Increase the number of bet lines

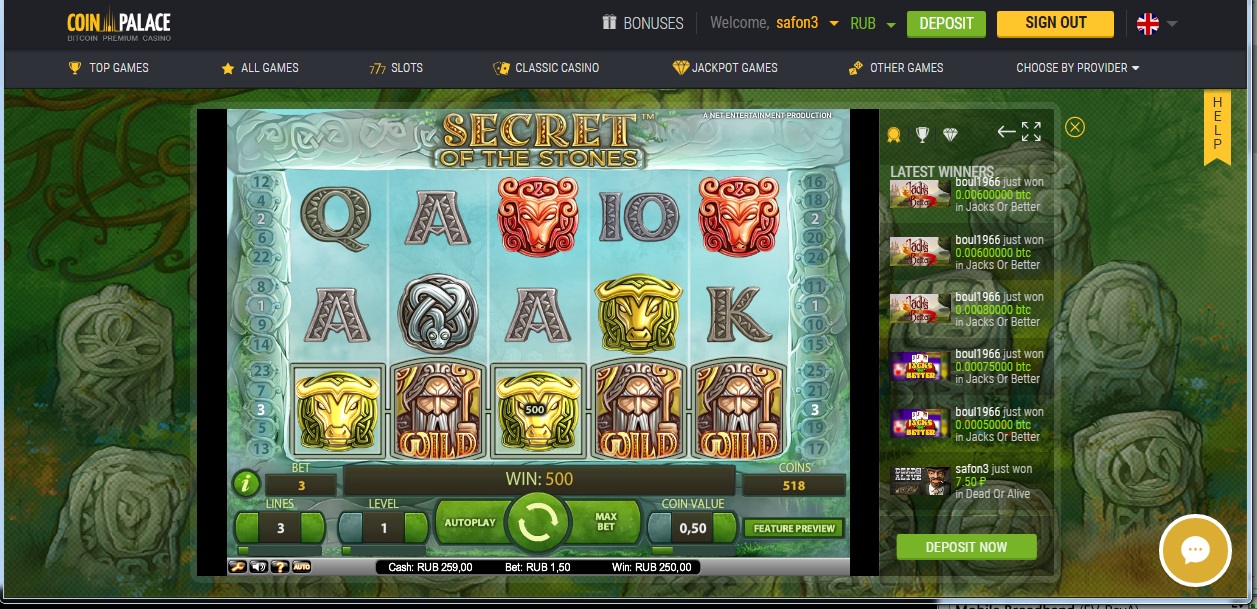click(312, 527)
